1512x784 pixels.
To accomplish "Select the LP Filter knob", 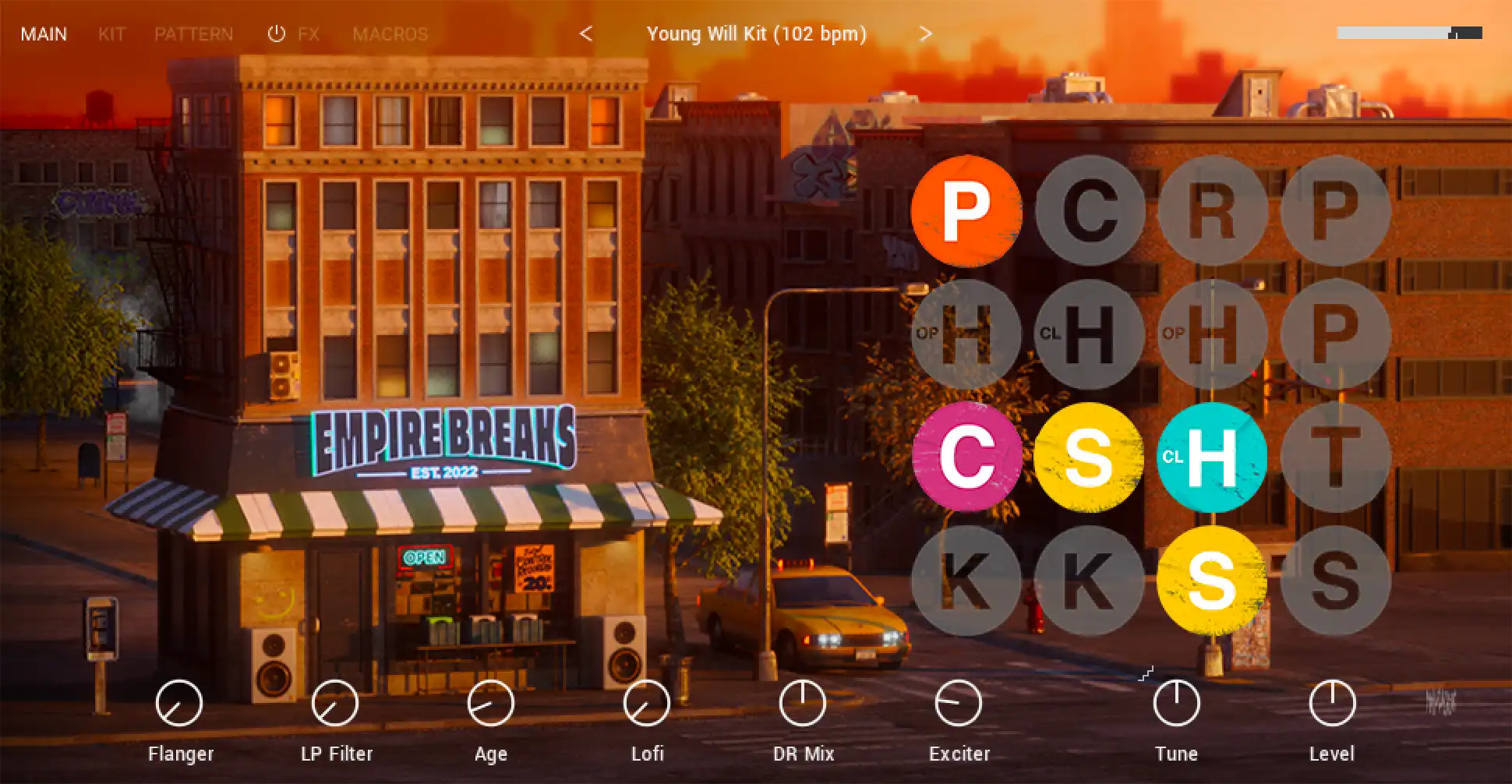I will (335, 703).
